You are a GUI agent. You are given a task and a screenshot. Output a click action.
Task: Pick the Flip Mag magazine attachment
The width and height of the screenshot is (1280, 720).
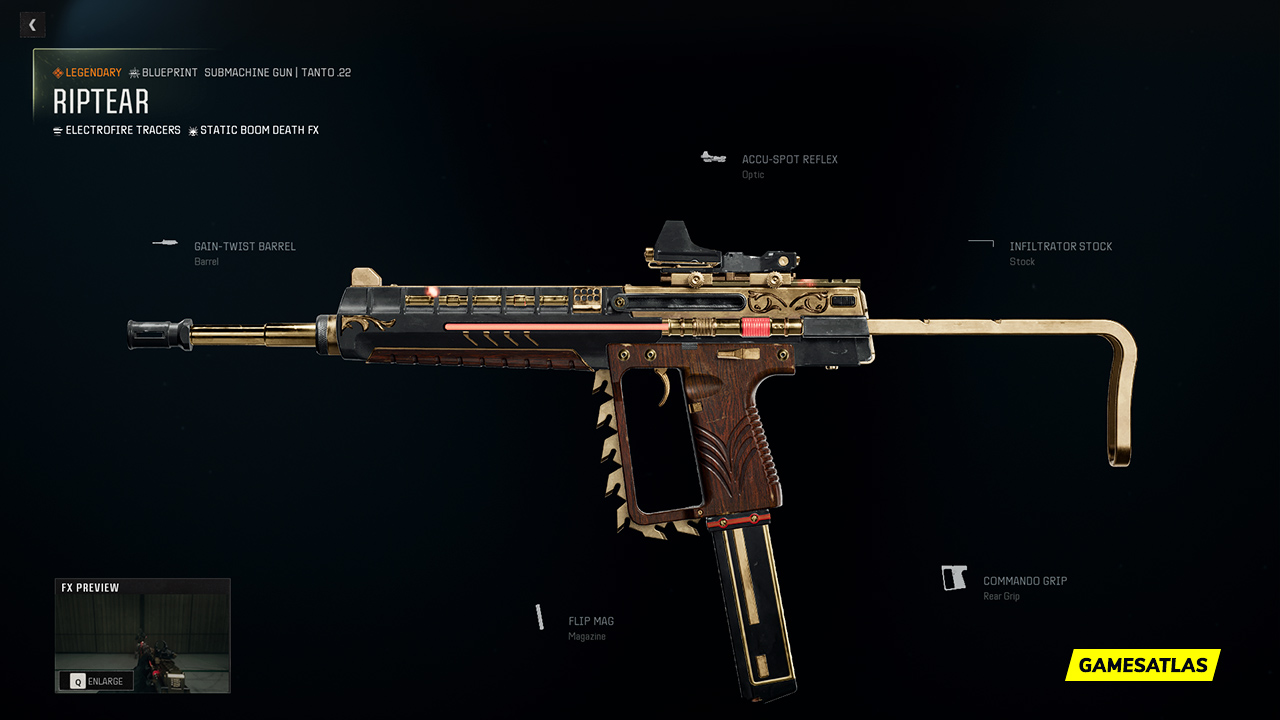(x=590, y=621)
